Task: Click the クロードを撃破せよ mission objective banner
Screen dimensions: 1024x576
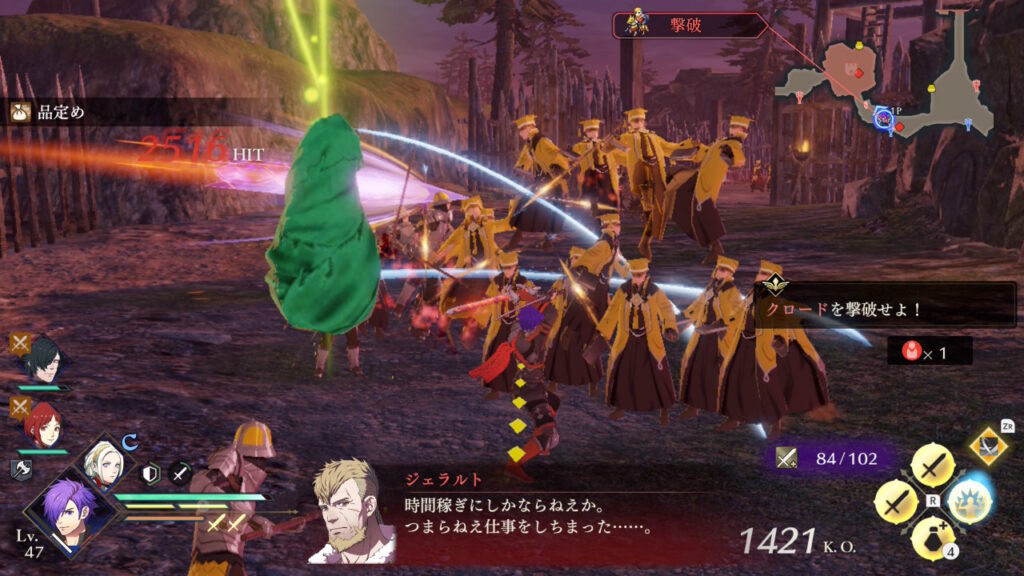Action: [x=886, y=309]
